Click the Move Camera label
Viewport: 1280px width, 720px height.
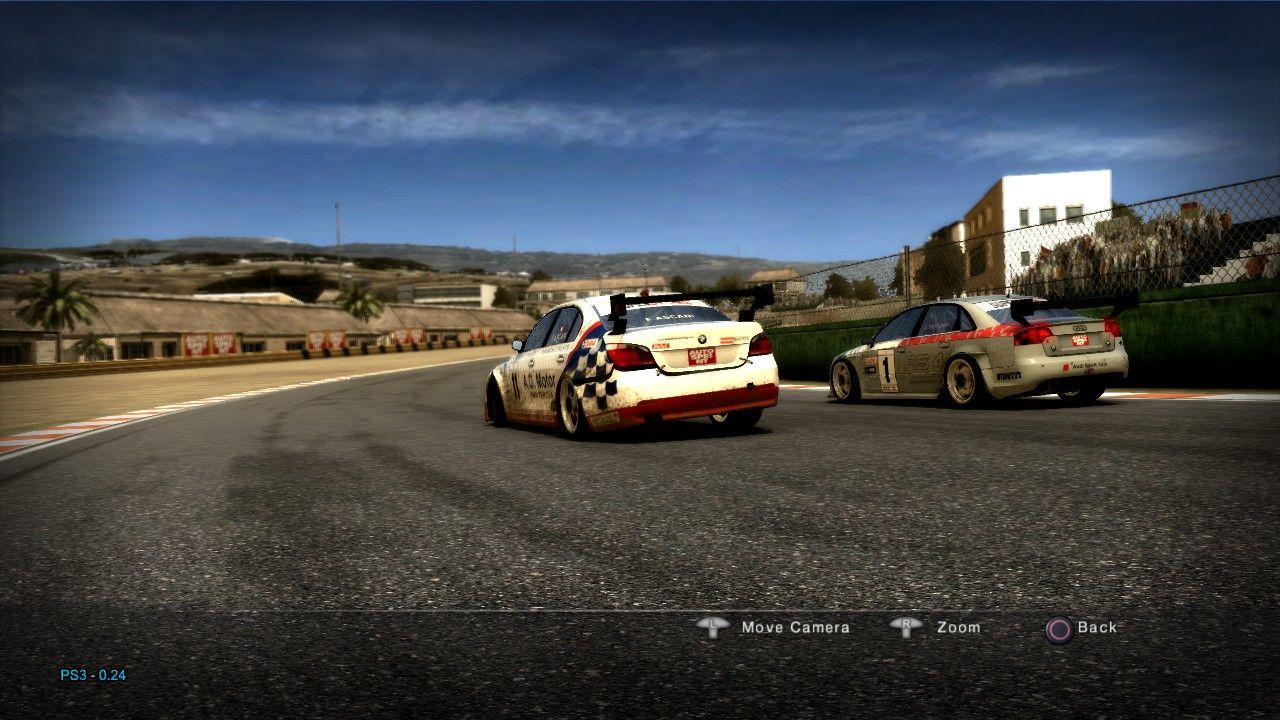click(793, 628)
